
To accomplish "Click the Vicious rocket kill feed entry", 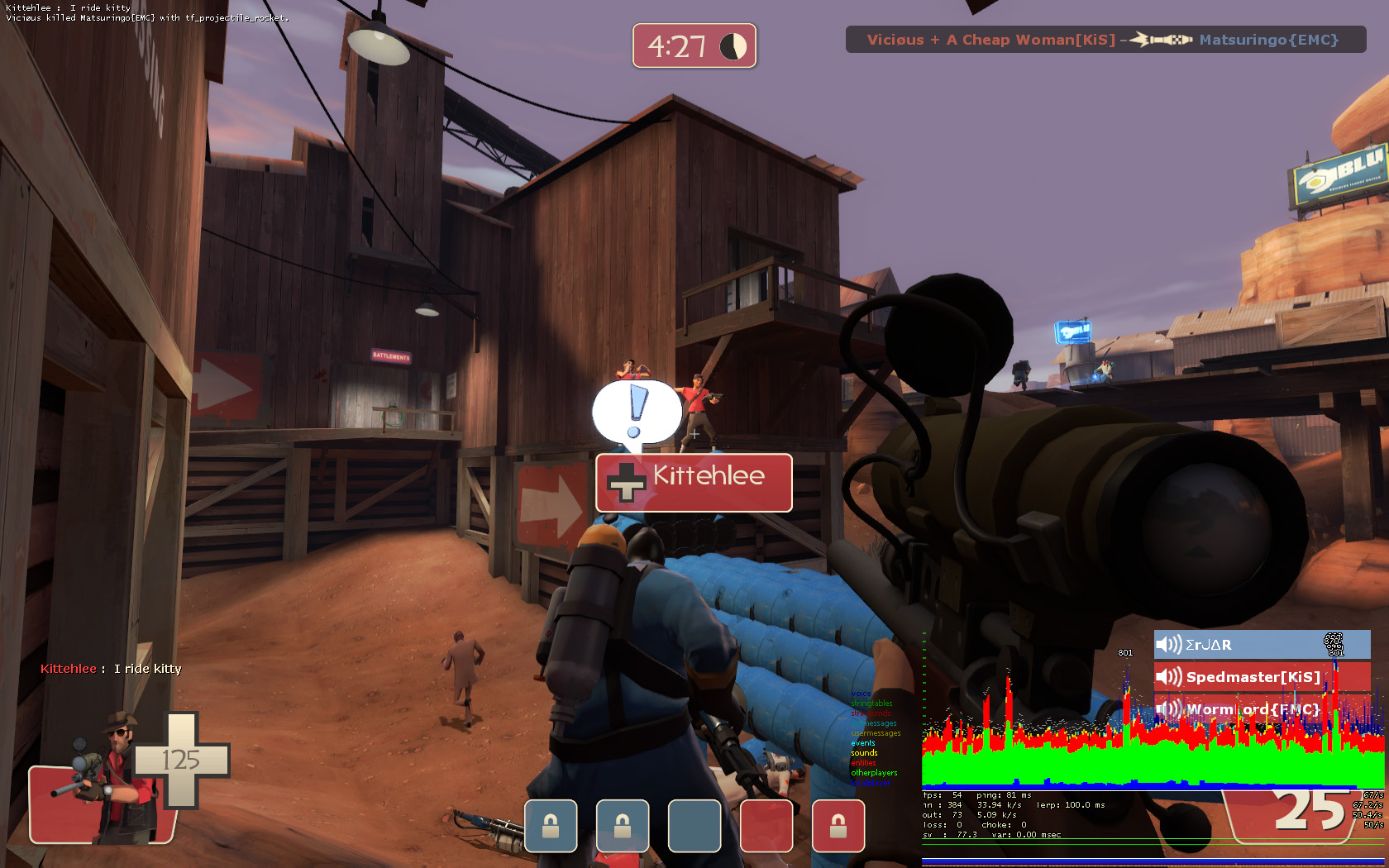I will 1105,40.
